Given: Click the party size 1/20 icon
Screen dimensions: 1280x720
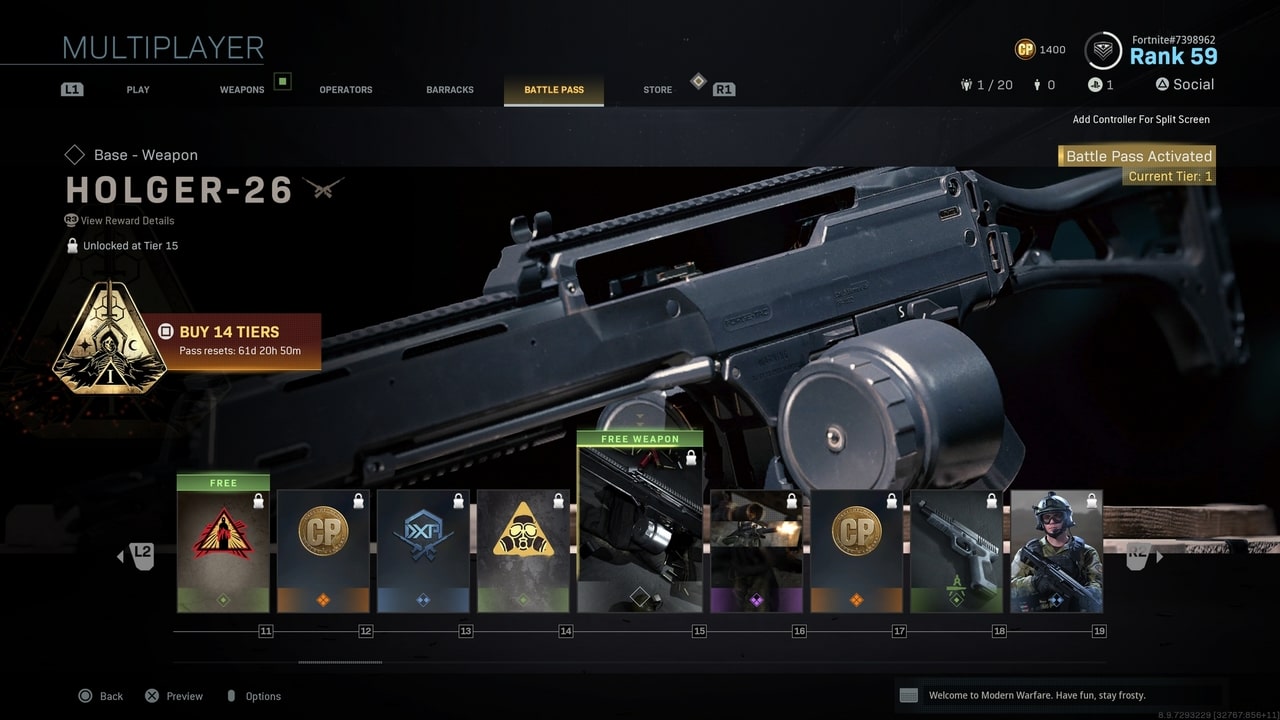Looking at the screenshot, I should tap(966, 85).
